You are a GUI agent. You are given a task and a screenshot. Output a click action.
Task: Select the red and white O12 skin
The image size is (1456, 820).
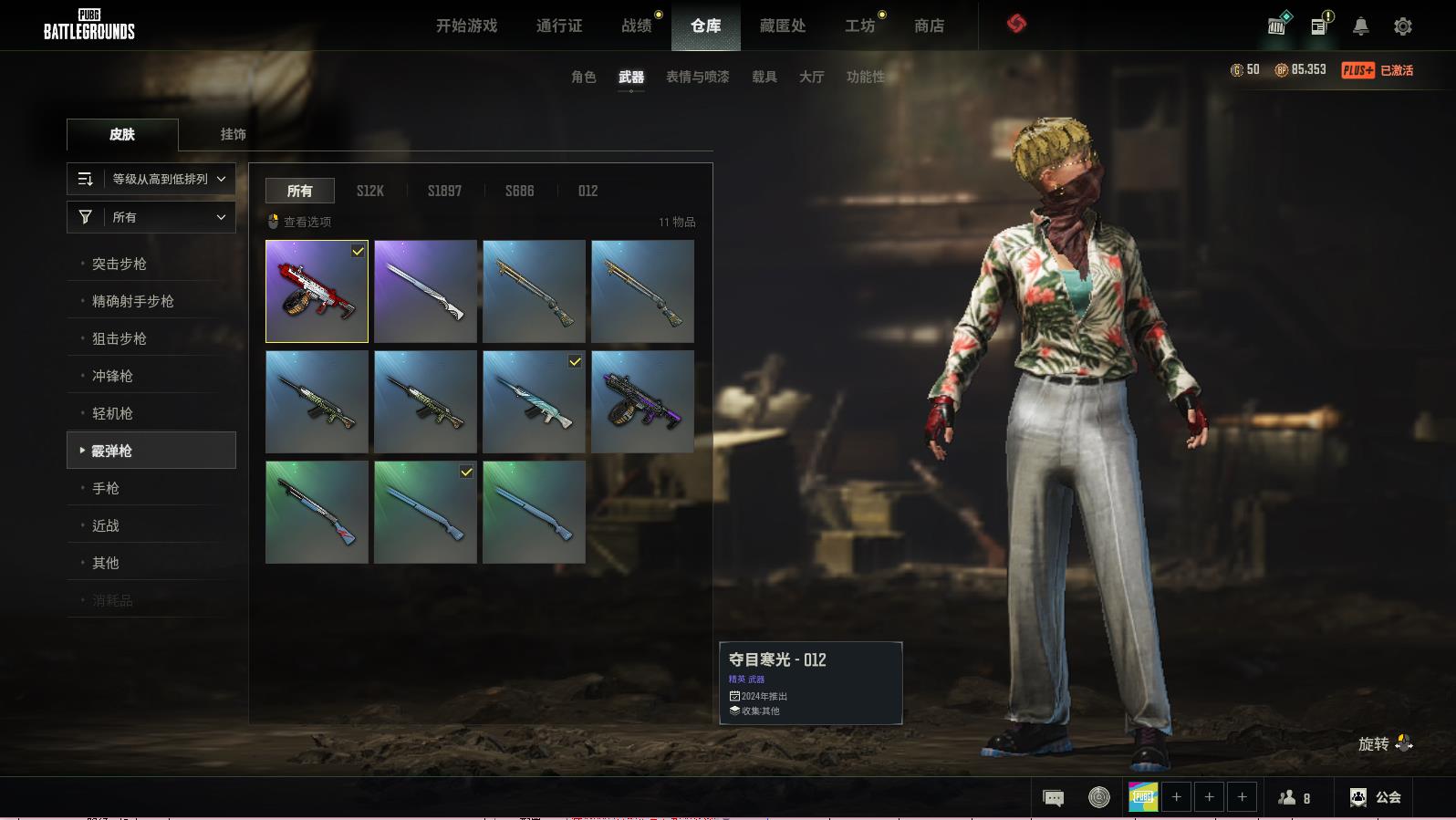click(x=317, y=292)
